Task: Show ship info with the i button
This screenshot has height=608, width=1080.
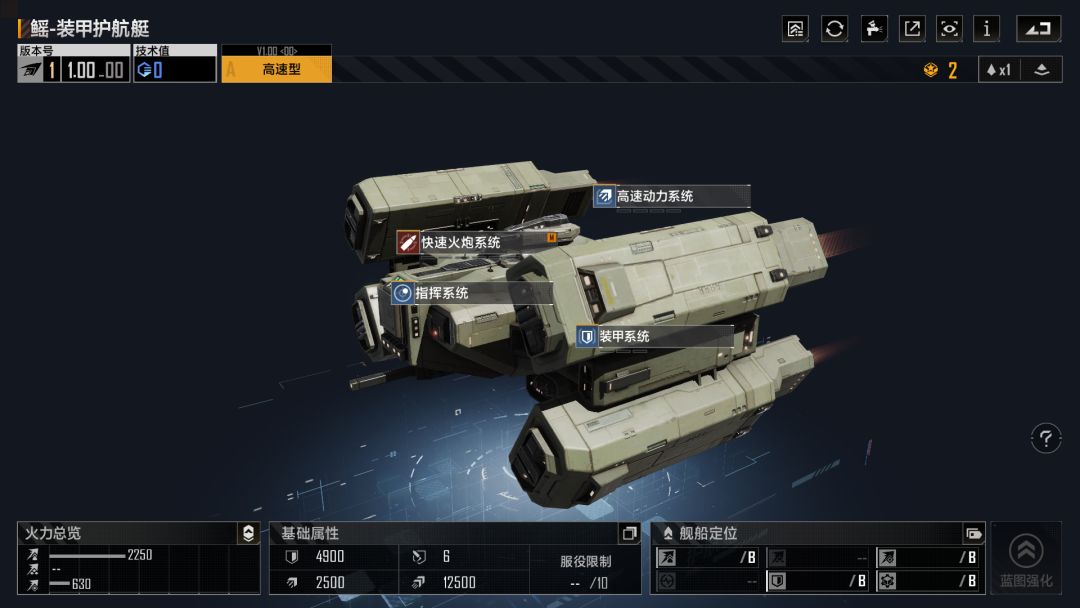Action: (986, 29)
